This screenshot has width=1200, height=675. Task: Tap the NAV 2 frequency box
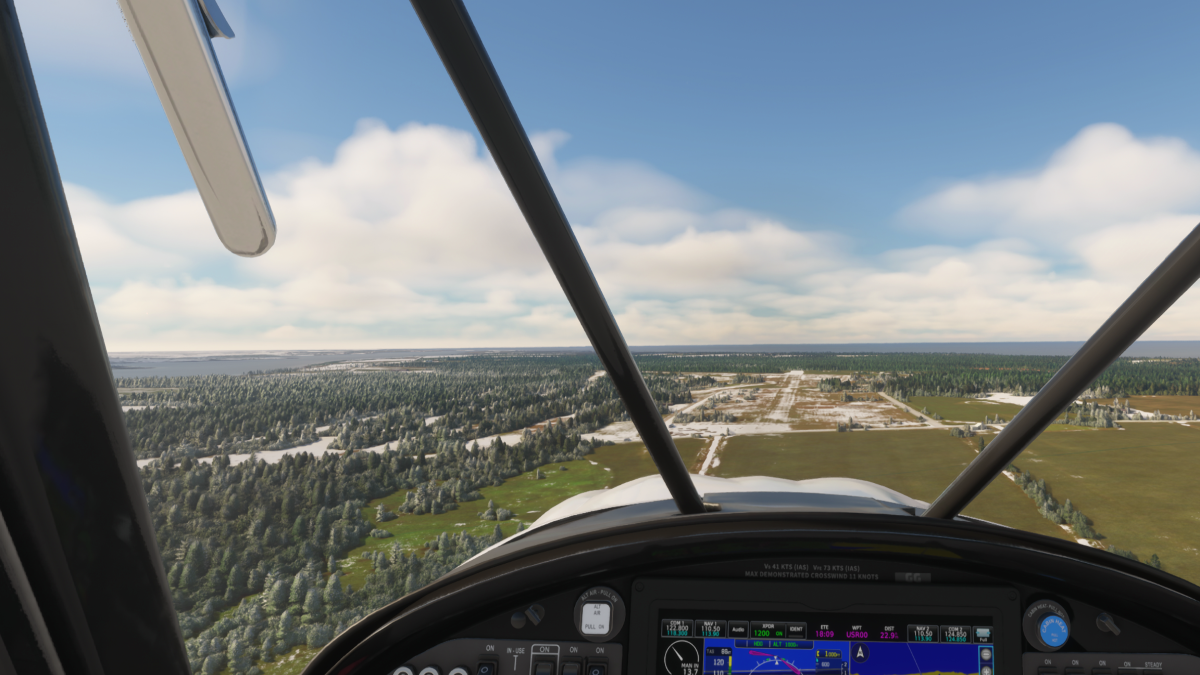(x=922, y=633)
